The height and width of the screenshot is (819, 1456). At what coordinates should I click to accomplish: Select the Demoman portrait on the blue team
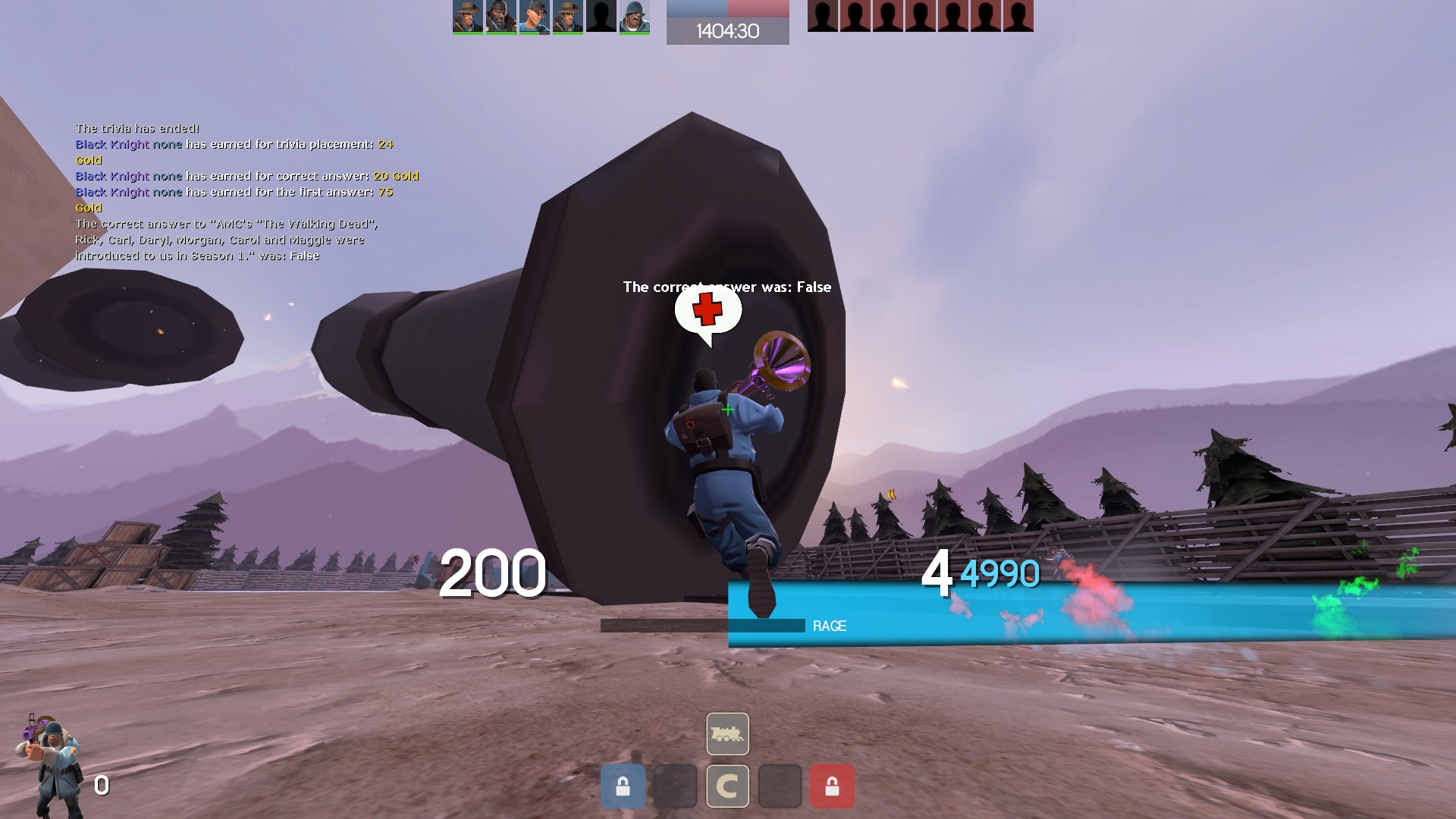[500, 17]
